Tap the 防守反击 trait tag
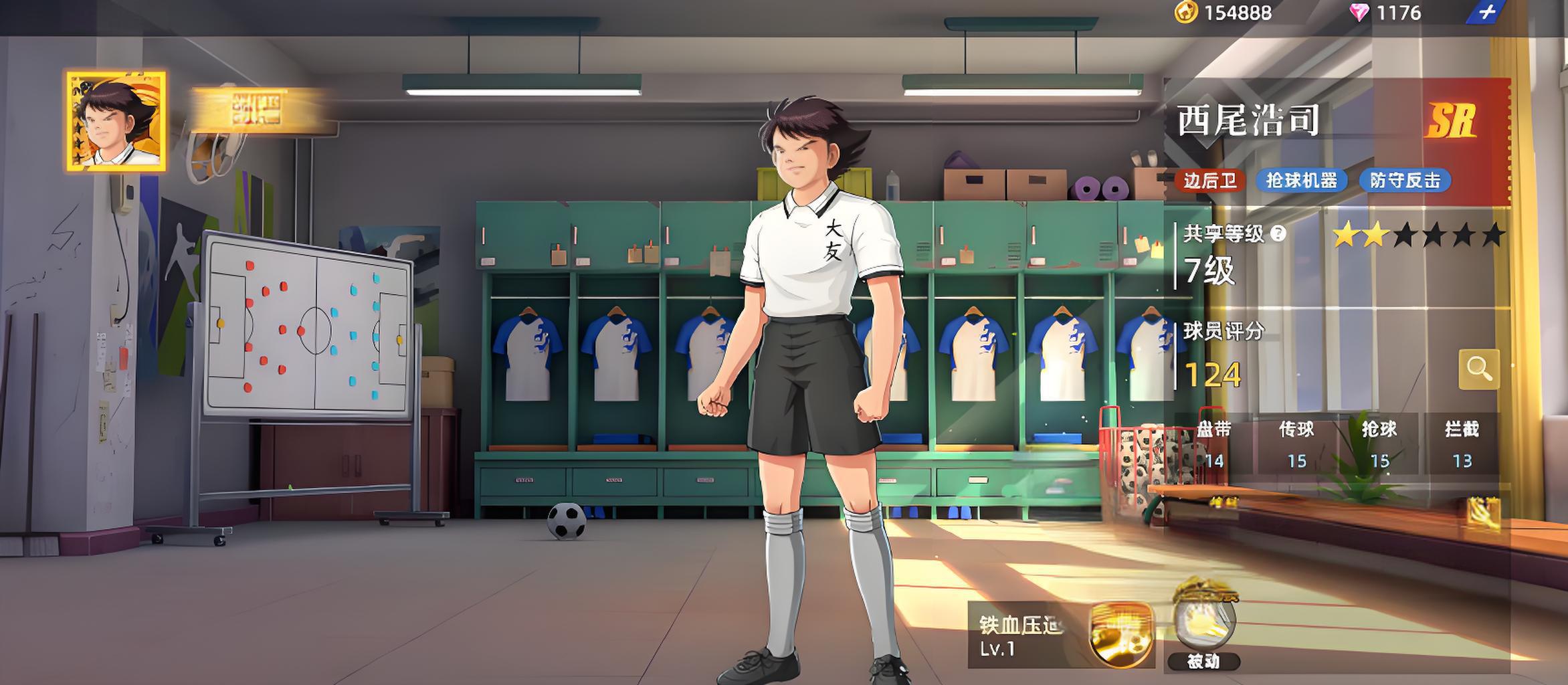 [1405, 181]
